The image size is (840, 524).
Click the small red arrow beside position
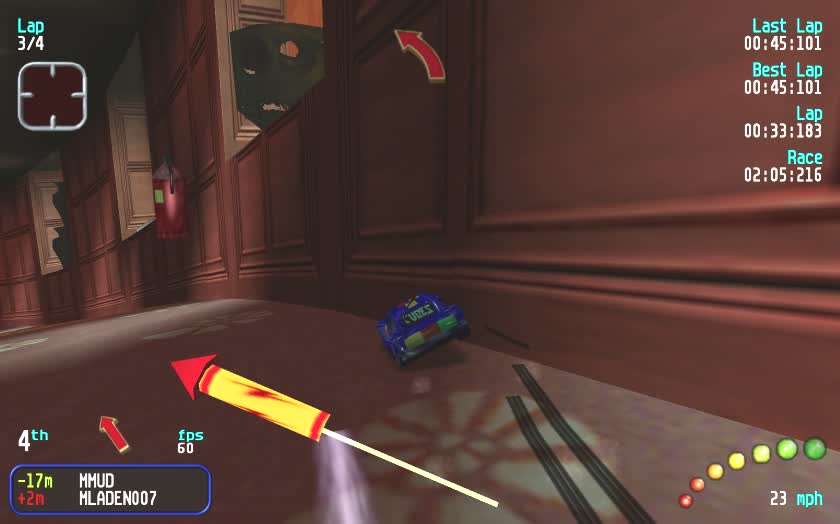[x=114, y=433]
